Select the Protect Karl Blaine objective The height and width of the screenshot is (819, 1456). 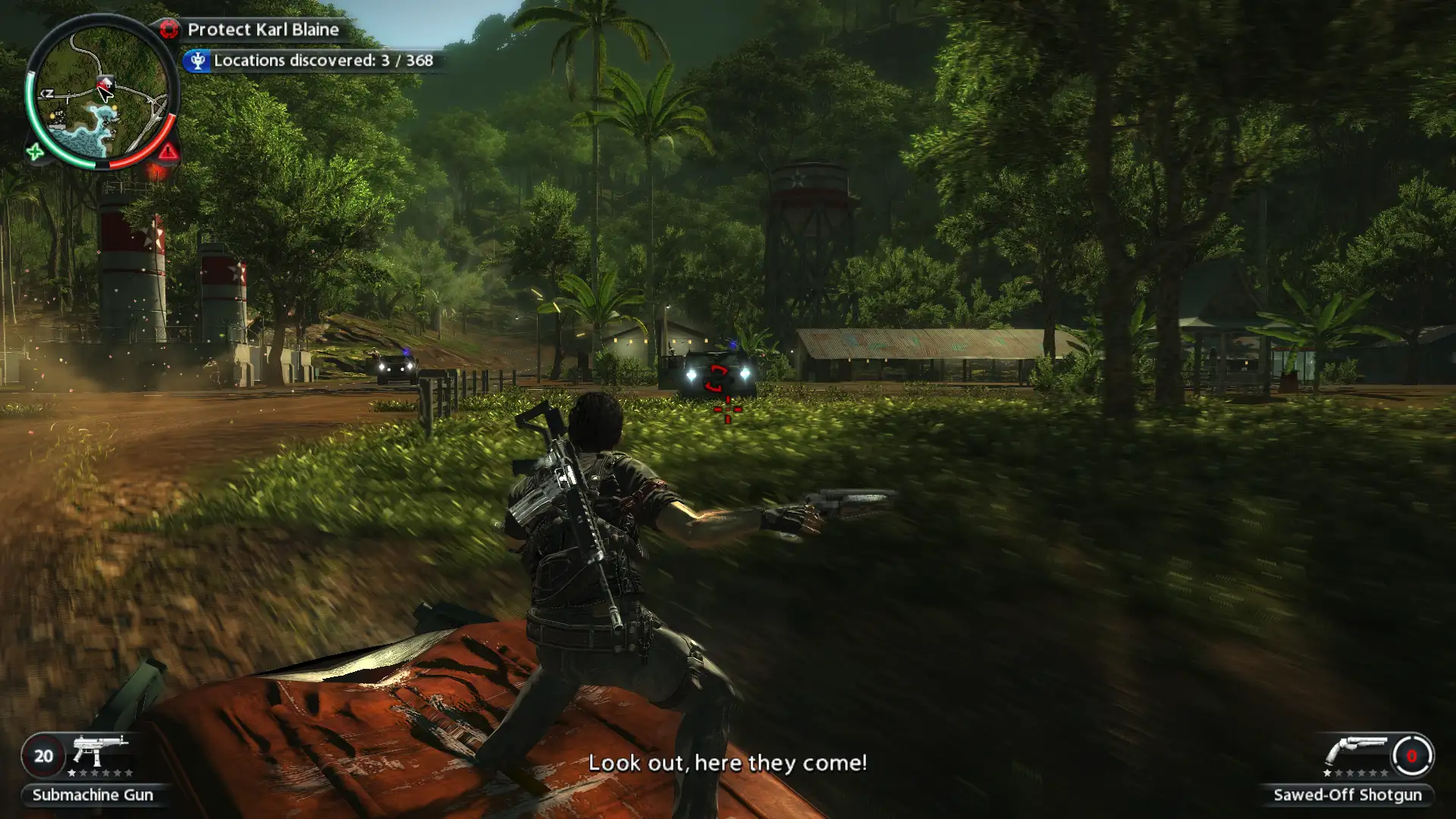262,30
